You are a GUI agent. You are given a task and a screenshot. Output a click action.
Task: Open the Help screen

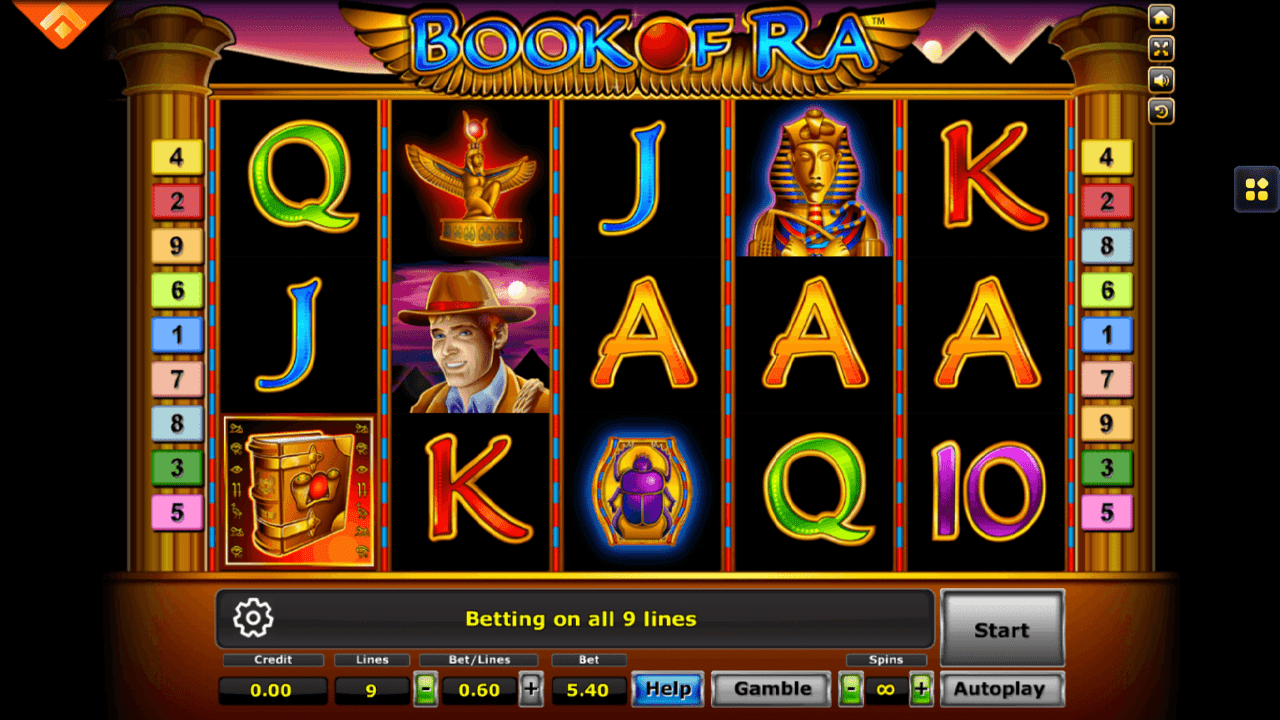(667, 689)
